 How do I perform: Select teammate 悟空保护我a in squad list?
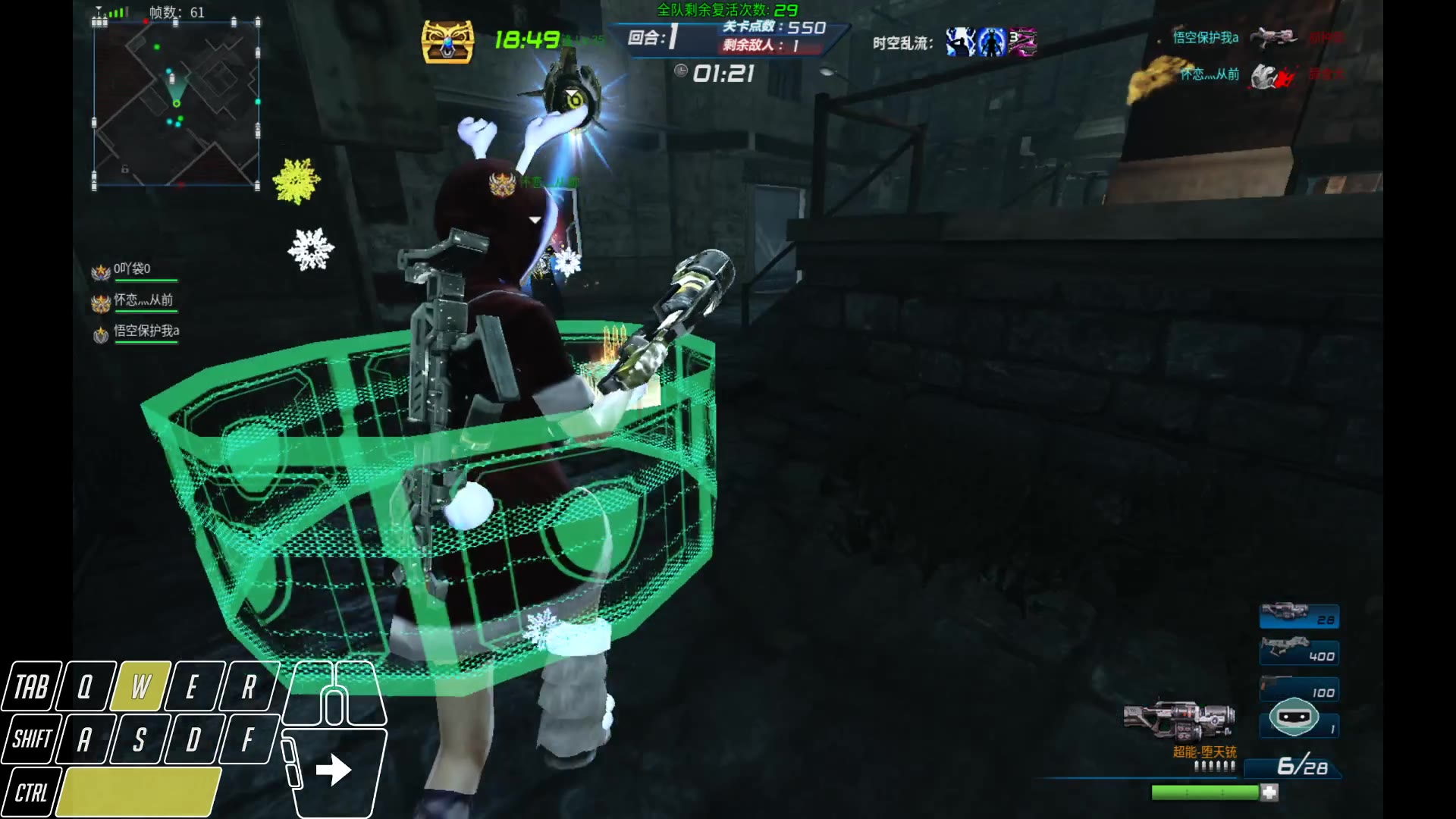pyautogui.click(x=146, y=331)
